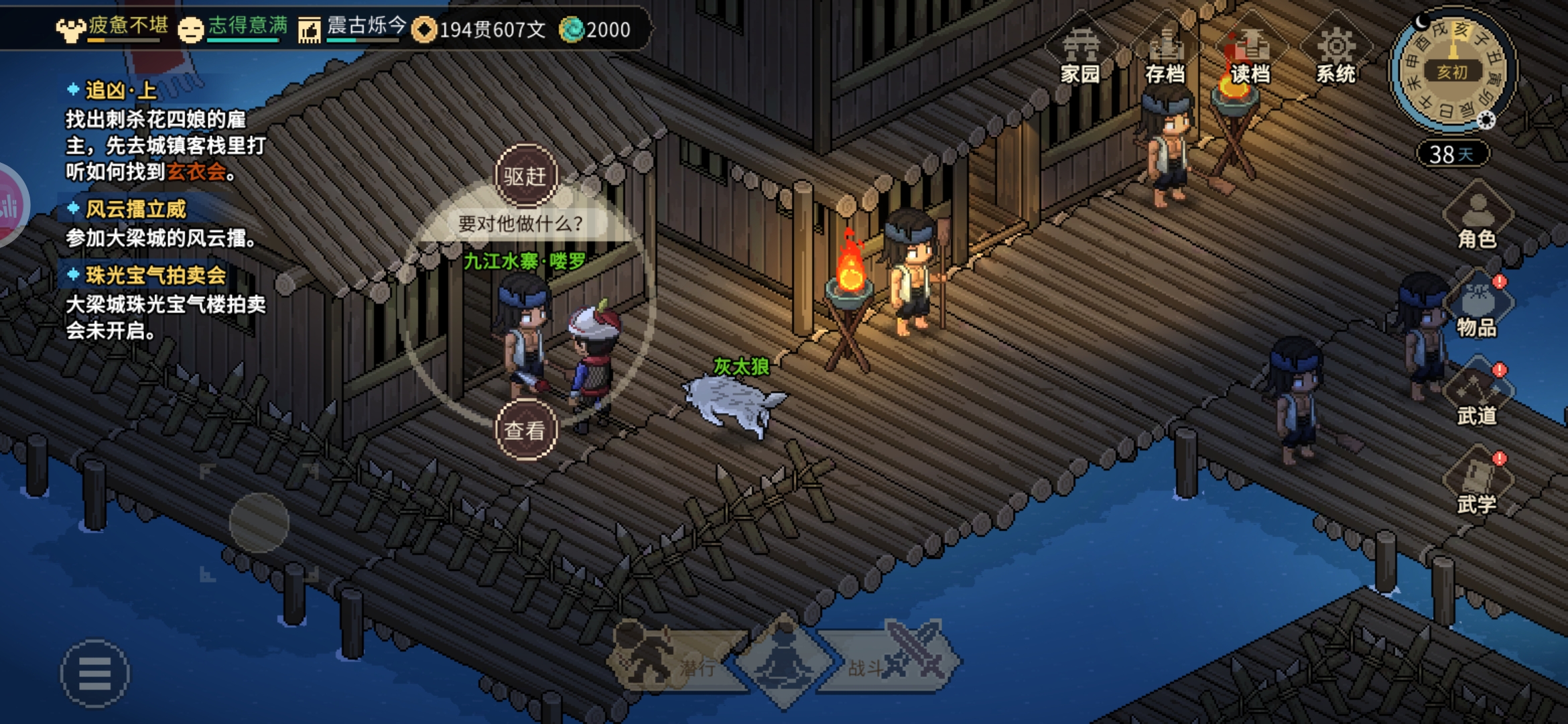Open the 武学 martial arts book
The image size is (1568, 724).
point(1477,487)
